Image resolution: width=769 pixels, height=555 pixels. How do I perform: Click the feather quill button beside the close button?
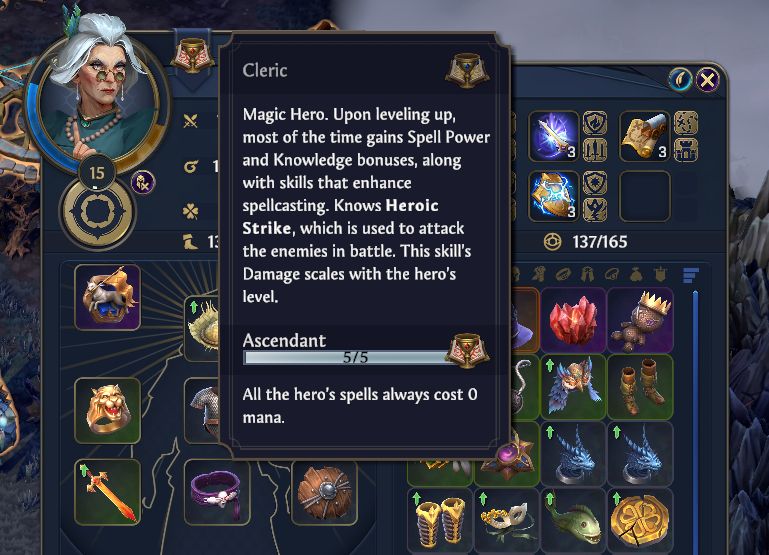681,80
